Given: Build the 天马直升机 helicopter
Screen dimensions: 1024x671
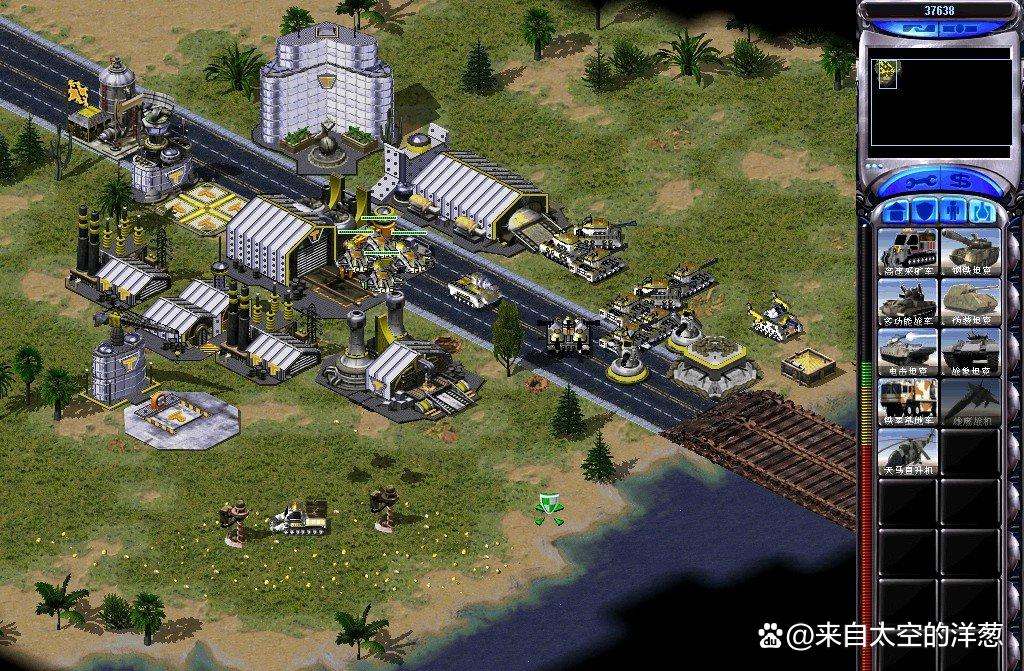Looking at the screenshot, I should 908,451.
